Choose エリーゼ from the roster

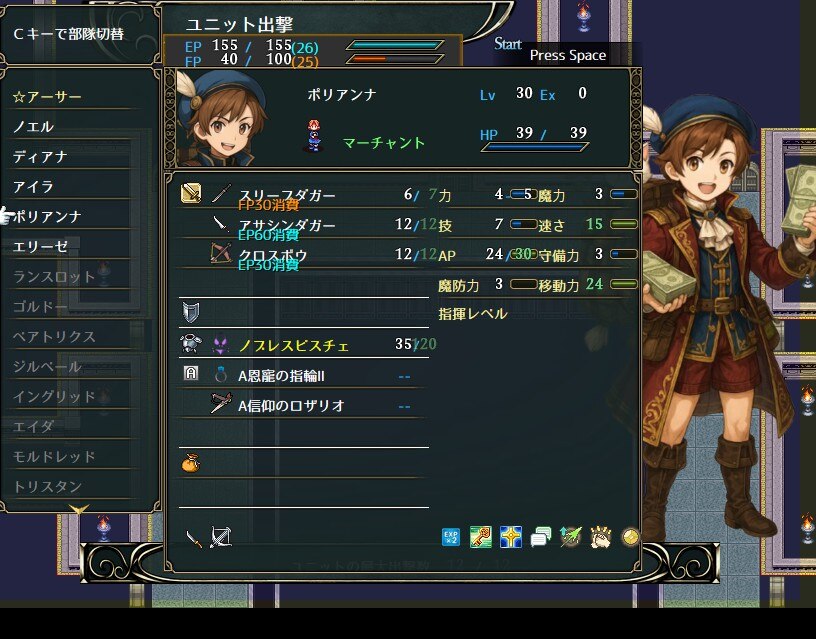click(40, 247)
